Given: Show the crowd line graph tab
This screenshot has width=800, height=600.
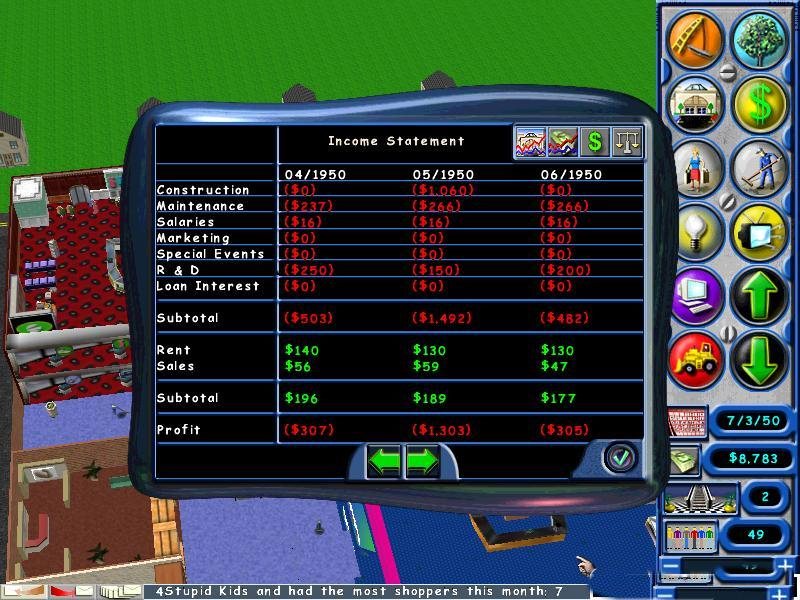Looking at the screenshot, I should click(x=530, y=142).
